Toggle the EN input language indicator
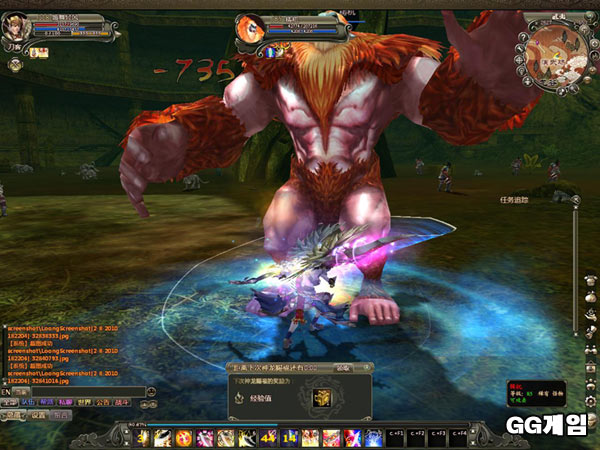This screenshot has width=600, height=450. pyautogui.click(x=6, y=391)
